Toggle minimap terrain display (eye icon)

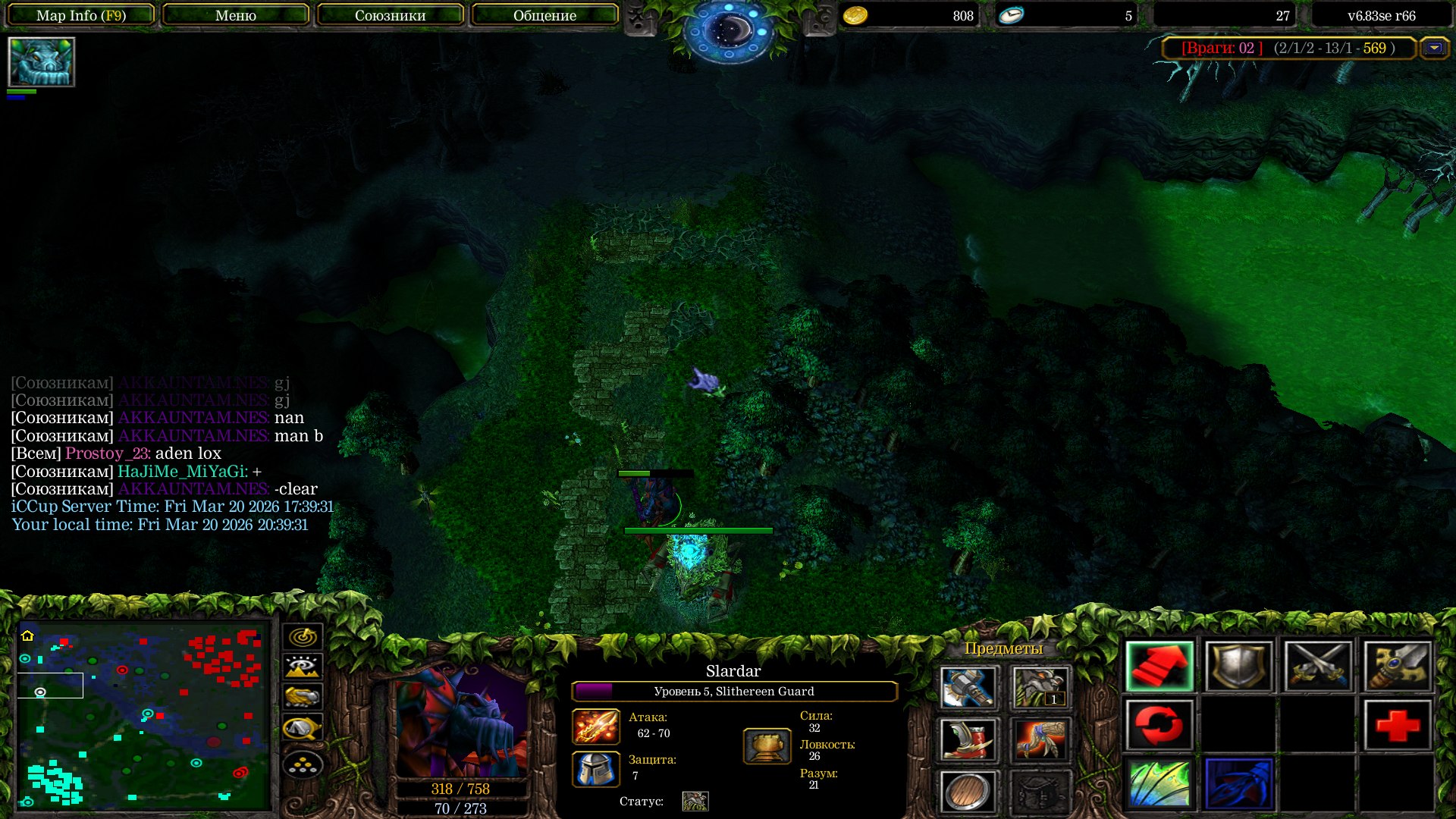(303, 667)
